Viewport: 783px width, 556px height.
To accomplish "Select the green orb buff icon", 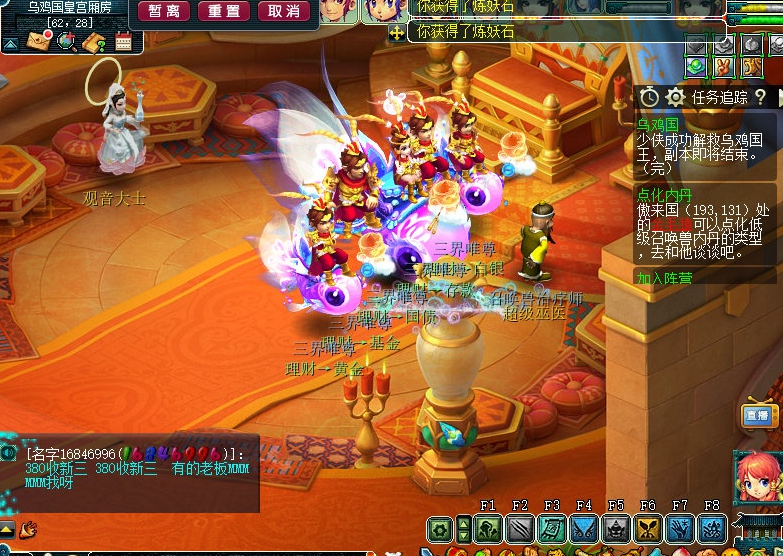I will [696, 67].
